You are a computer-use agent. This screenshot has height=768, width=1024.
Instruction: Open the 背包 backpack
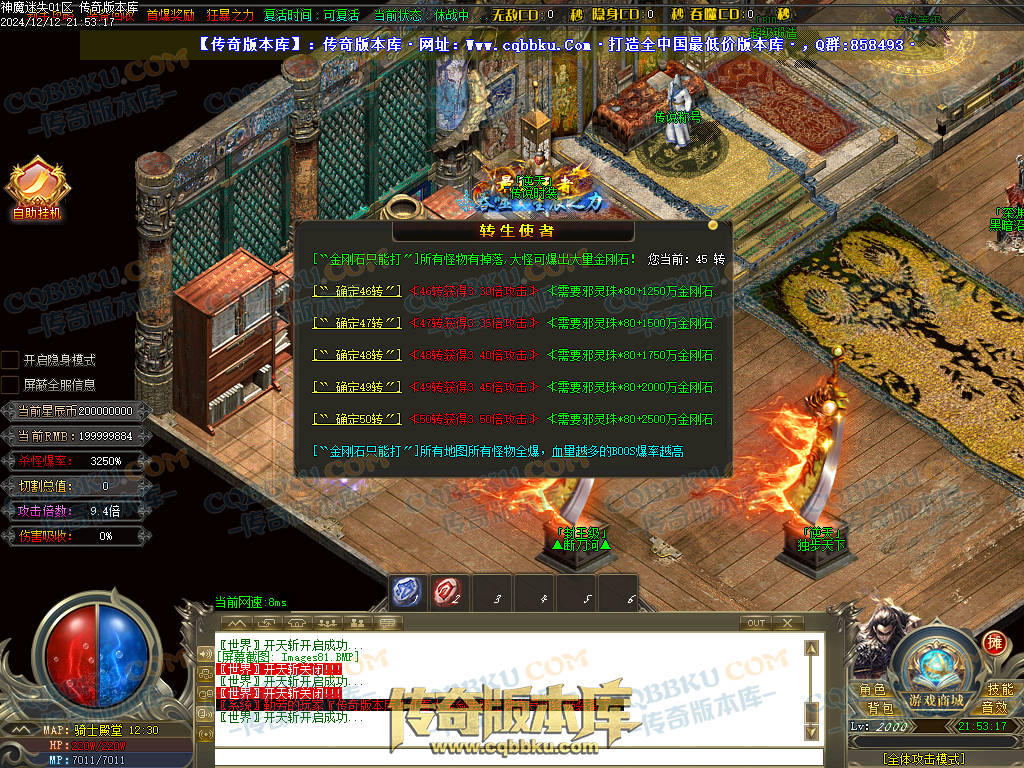[880, 707]
